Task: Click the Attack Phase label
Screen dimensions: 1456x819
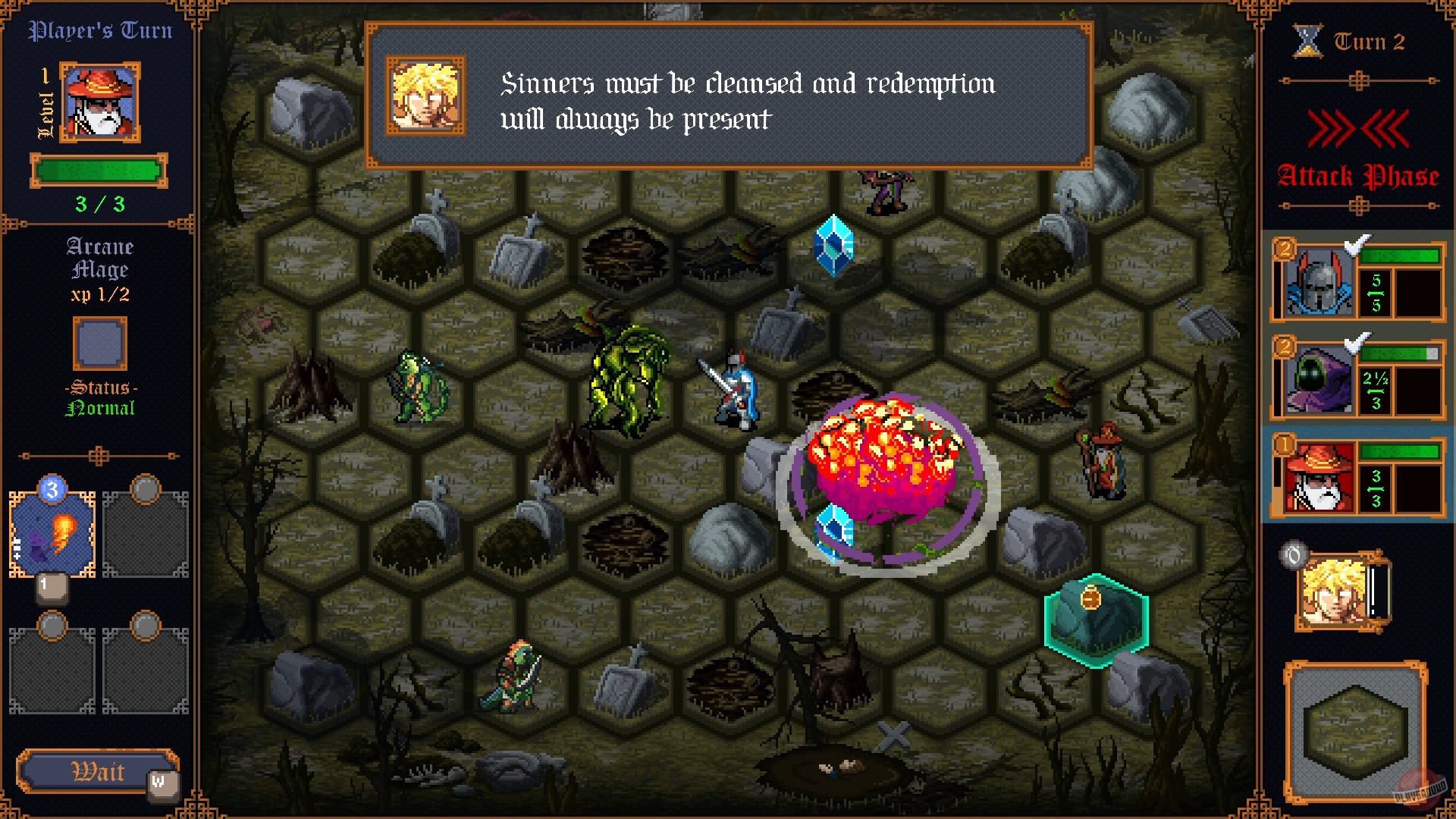Action: point(1358,175)
